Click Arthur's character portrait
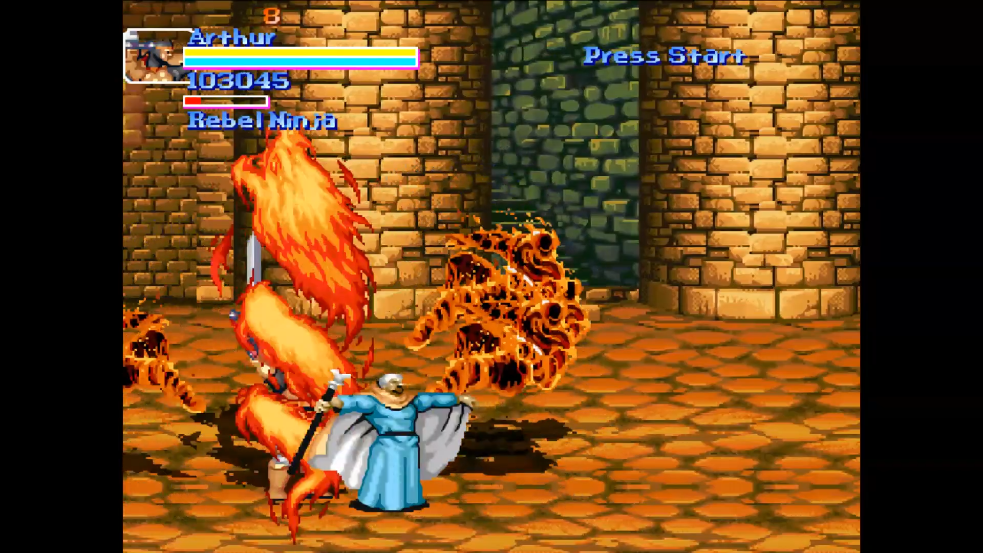The width and height of the screenshot is (983, 553). (x=153, y=56)
